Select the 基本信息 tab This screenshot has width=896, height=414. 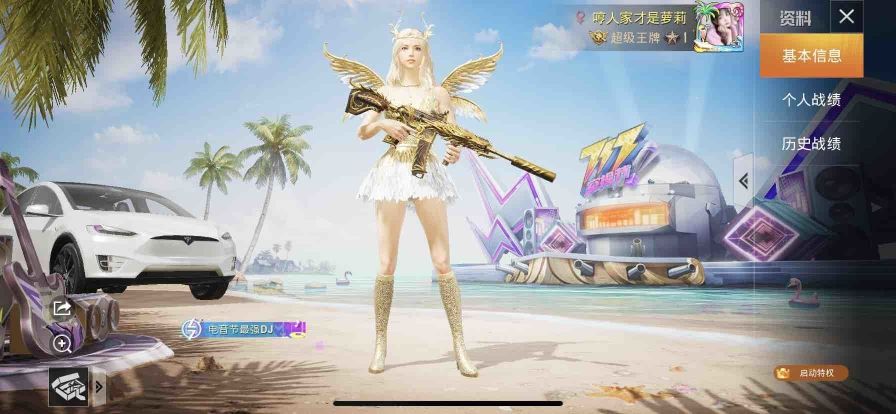click(811, 55)
